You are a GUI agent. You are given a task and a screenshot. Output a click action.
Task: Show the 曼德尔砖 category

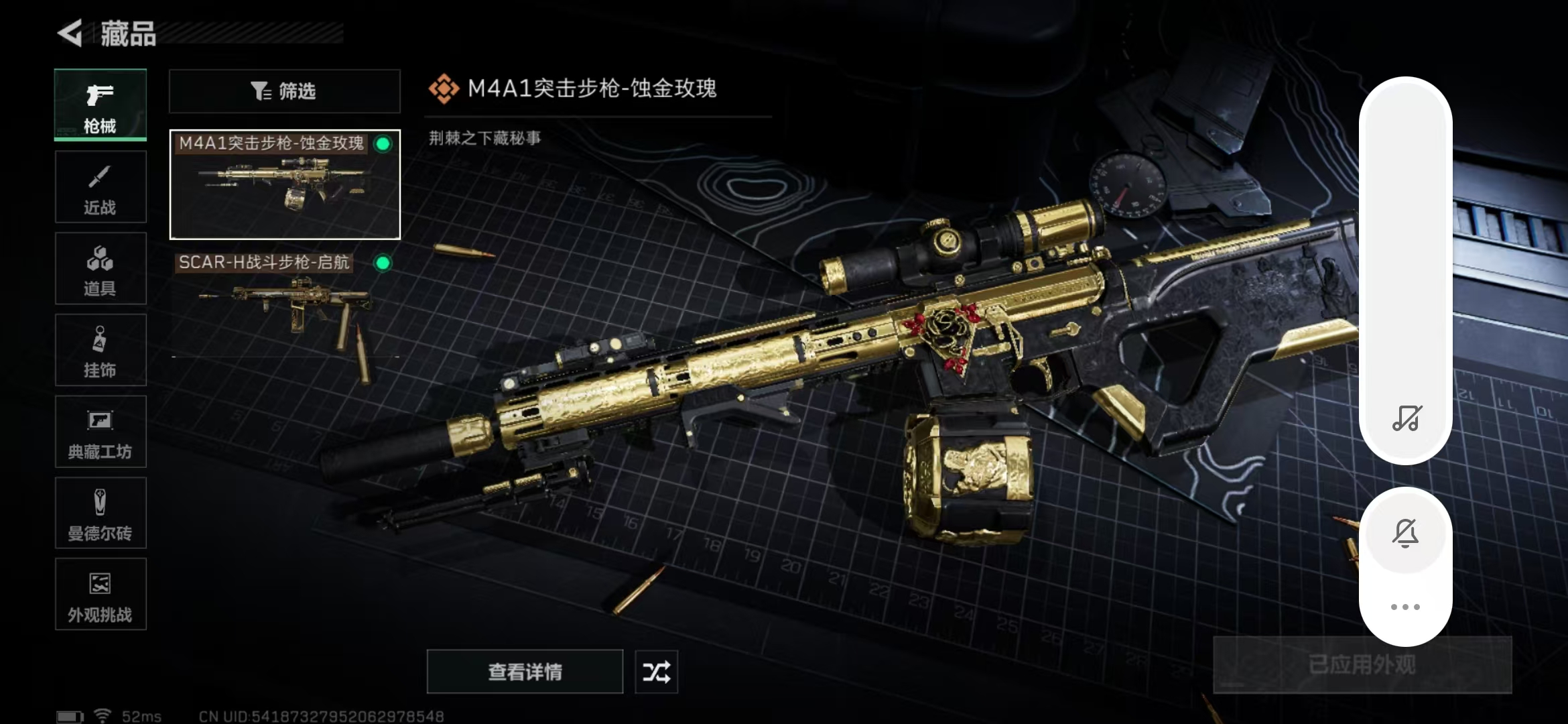pyautogui.click(x=101, y=514)
